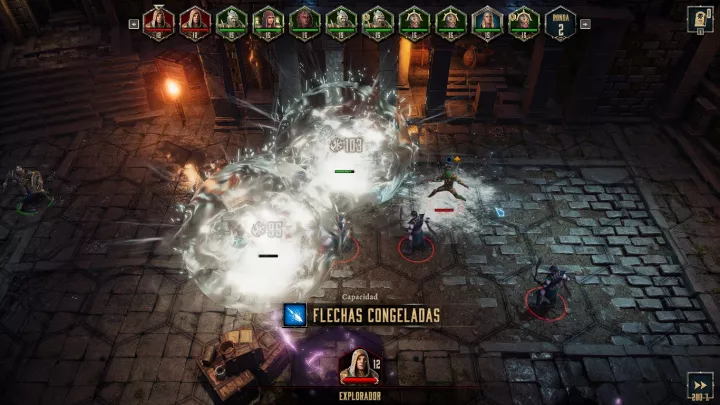Viewport: 720px width, 405px height.
Task: Click the Ronda 2 round indicator
Action: (x=561, y=22)
